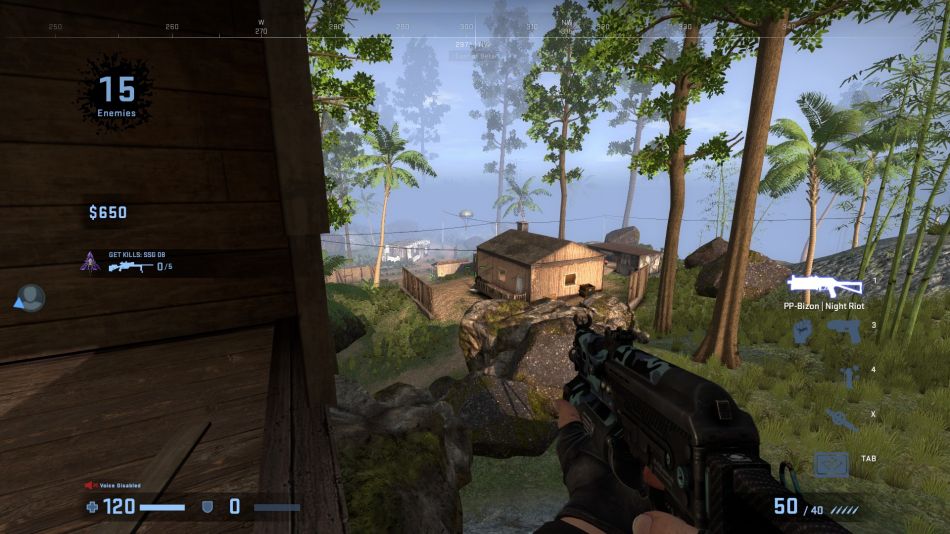Image resolution: width=950 pixels, height=534 pixels.
Task: Select the fists melee icon
Action: (x=801, y=330)
